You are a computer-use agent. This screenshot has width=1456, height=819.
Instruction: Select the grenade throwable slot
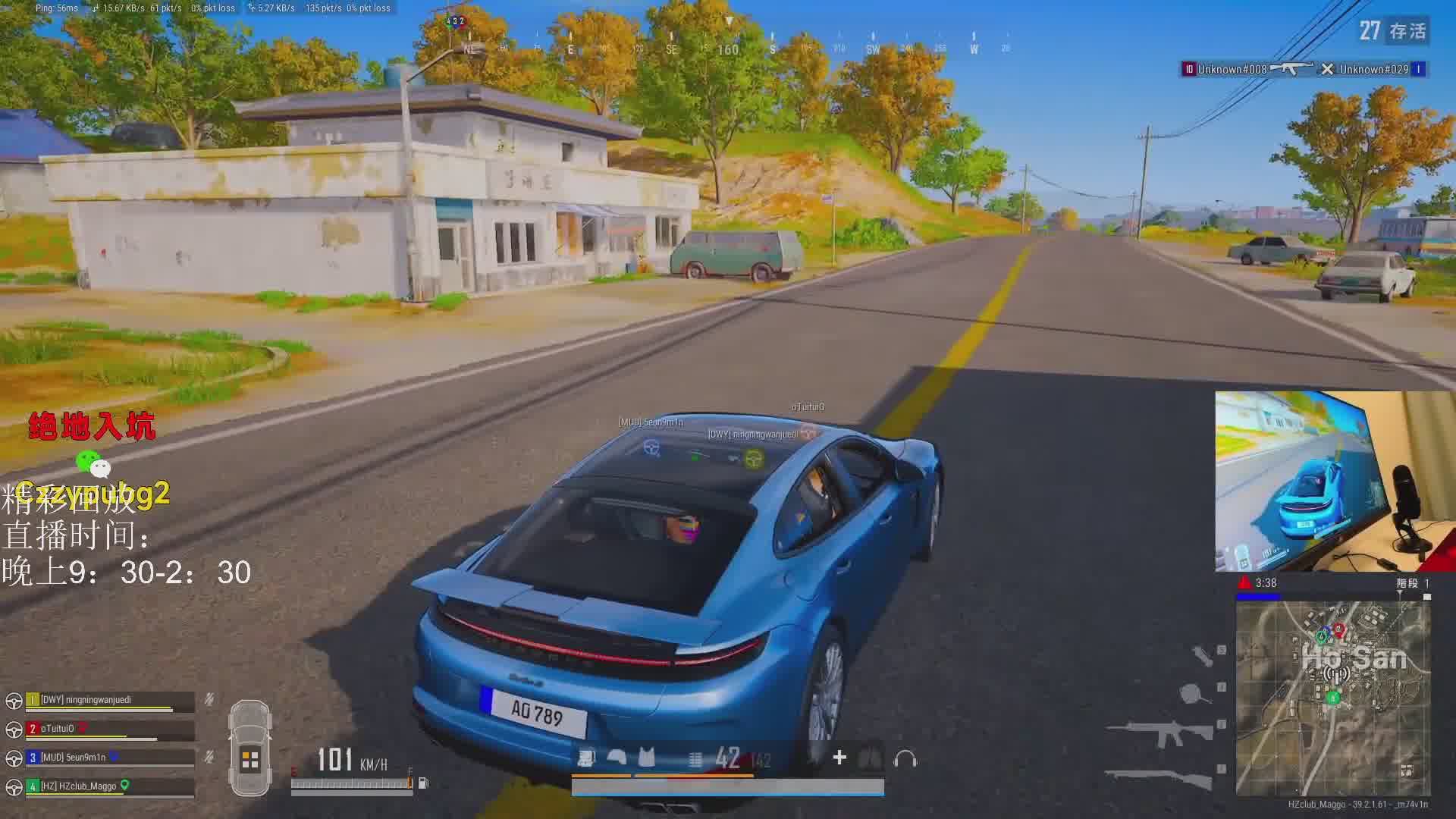coord(1202,655)
